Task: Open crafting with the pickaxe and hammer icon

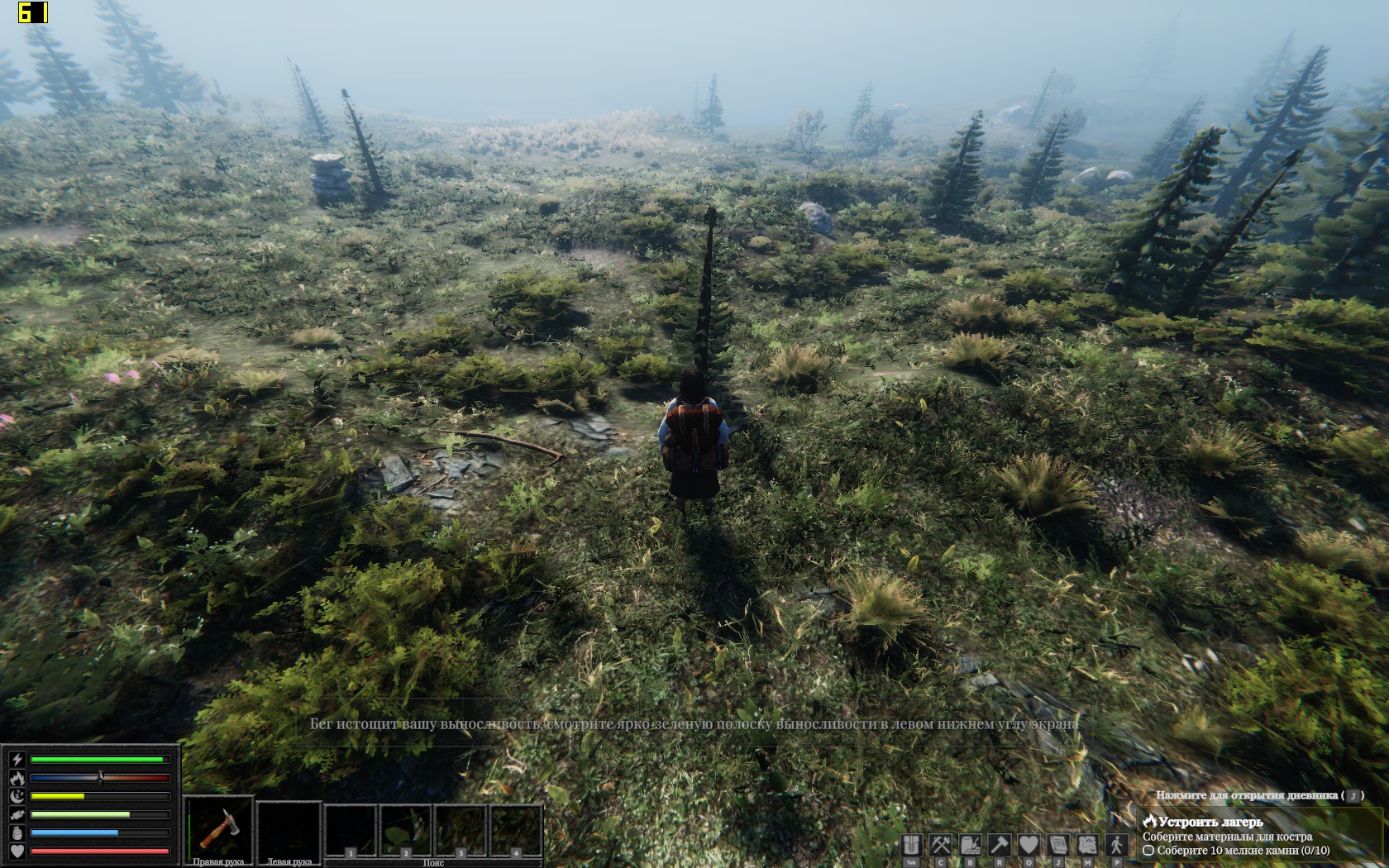Action: 941,846
